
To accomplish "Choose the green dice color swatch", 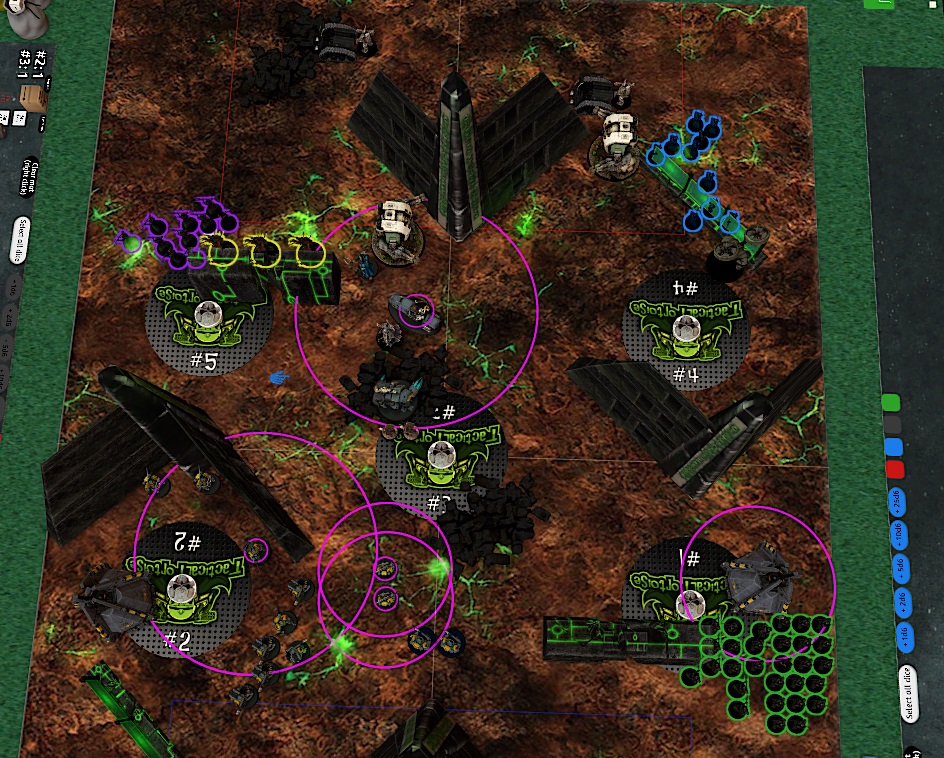I will (x=892, y=402).
